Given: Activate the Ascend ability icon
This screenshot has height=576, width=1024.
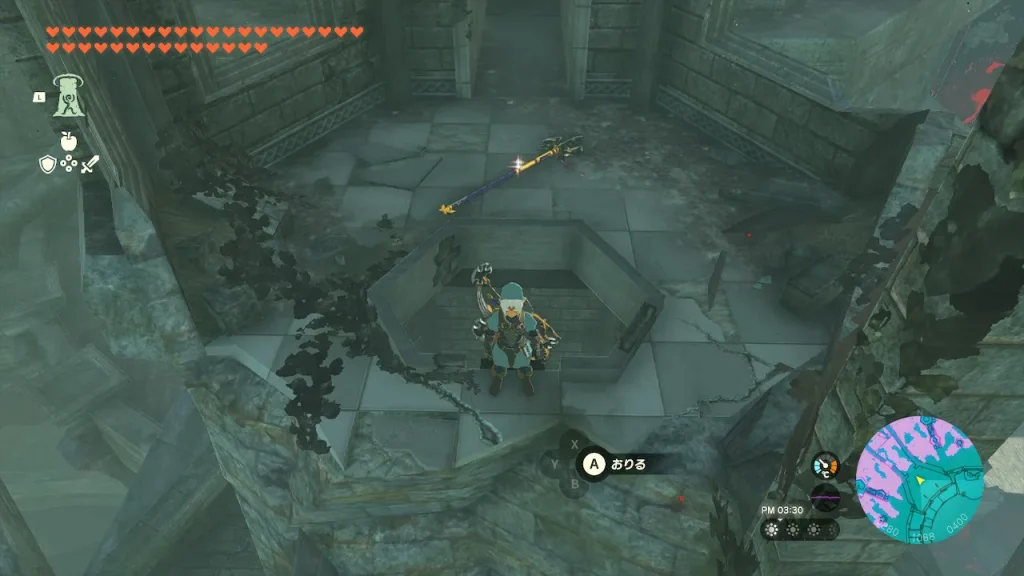Looking at the screenshot, I should [69, 97].
